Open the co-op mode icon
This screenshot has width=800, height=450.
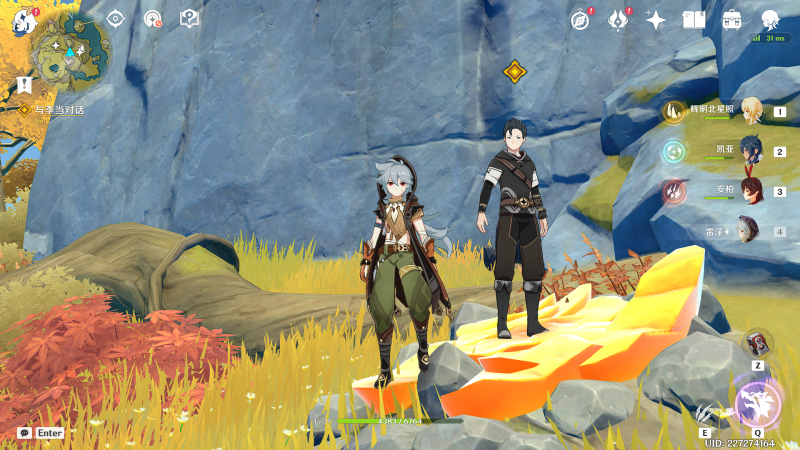point(152,18)
